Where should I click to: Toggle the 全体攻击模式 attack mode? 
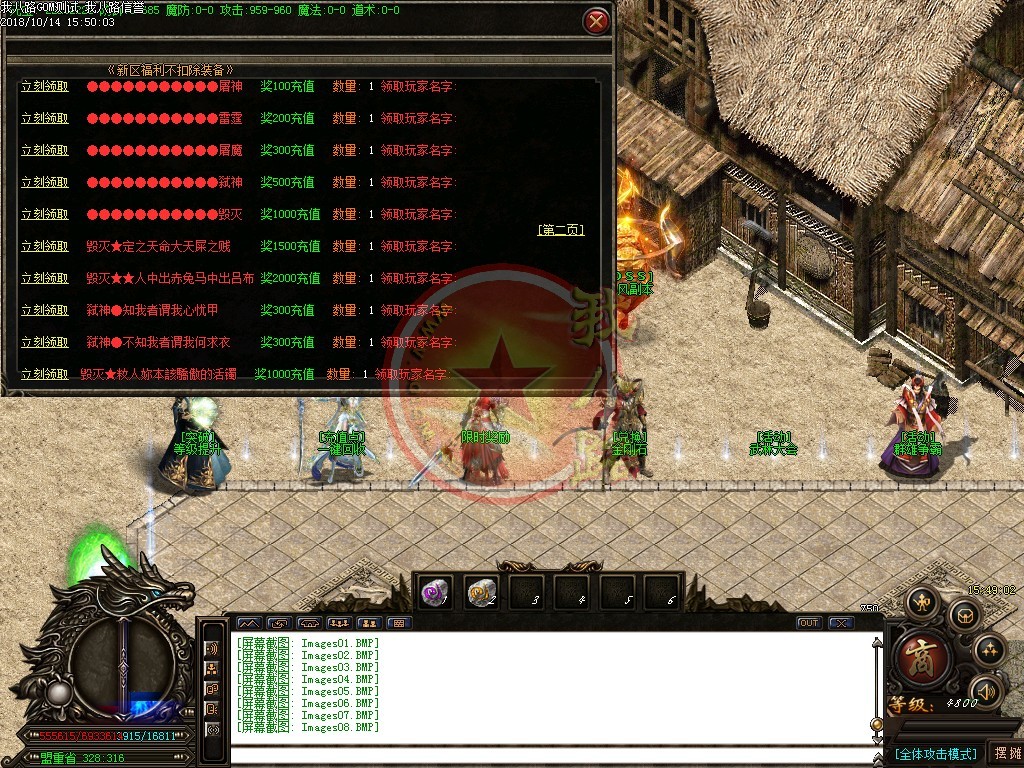935,754
